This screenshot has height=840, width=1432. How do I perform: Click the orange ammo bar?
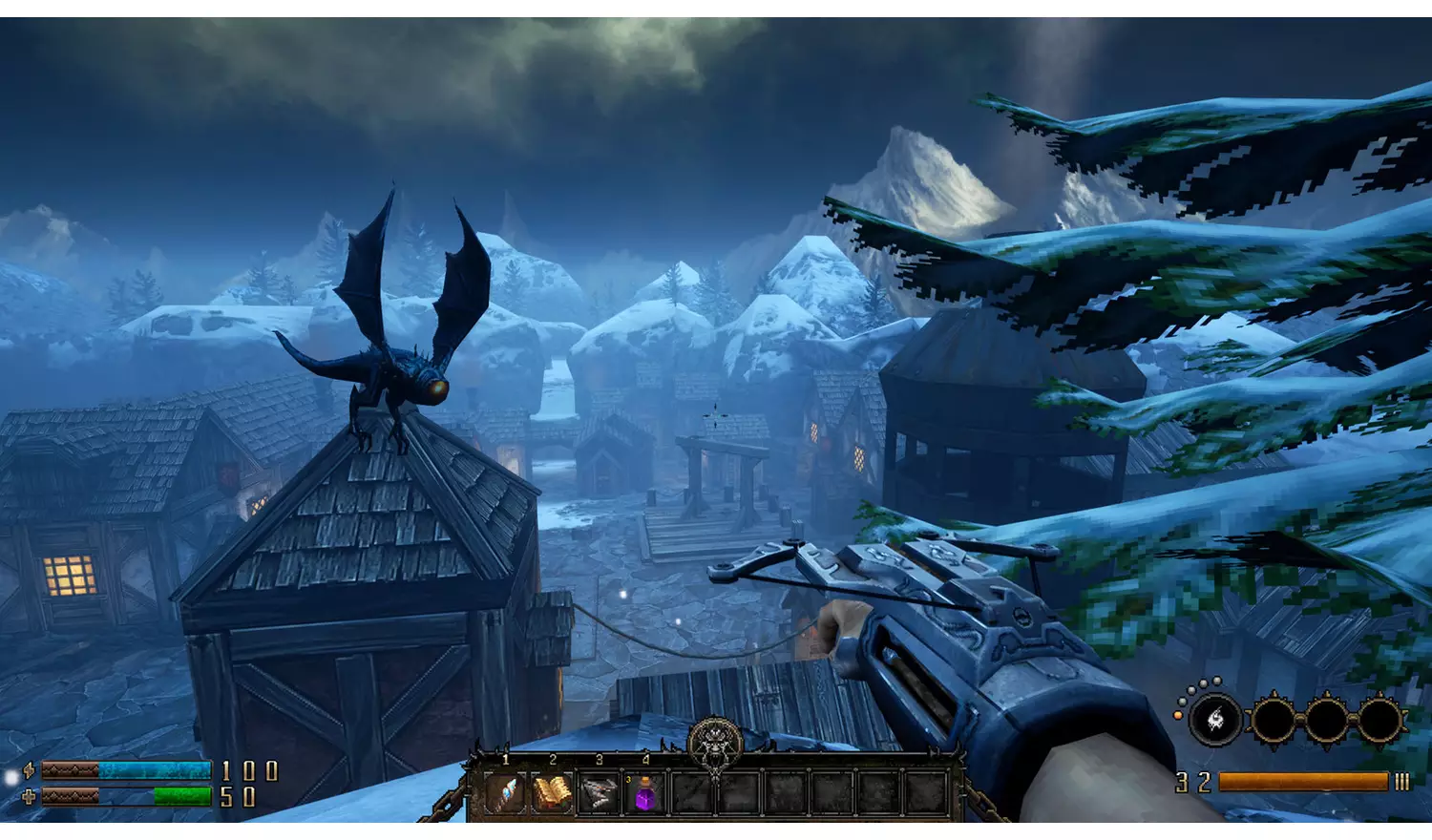click(1302, 780)
